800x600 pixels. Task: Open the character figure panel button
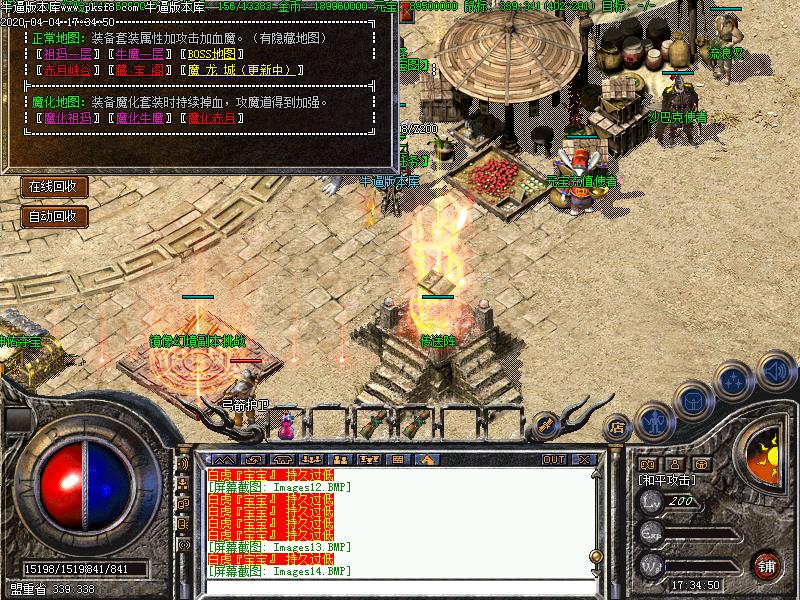(x=654, y=419)
